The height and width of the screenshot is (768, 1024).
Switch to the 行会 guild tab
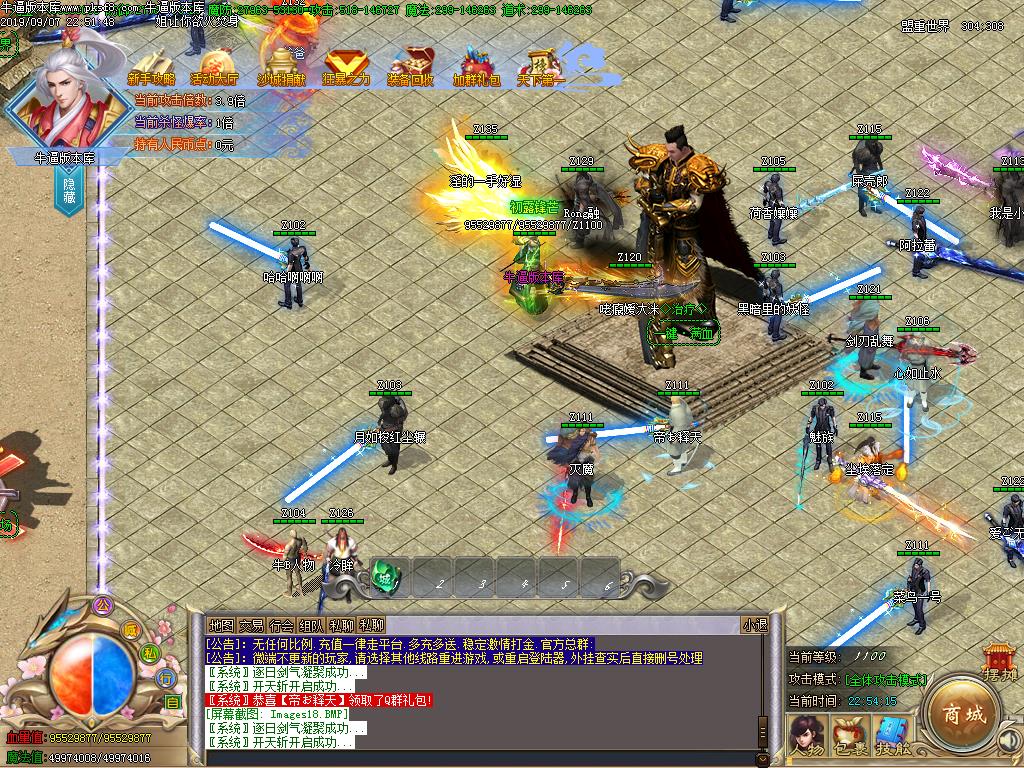tap(281, 625)
